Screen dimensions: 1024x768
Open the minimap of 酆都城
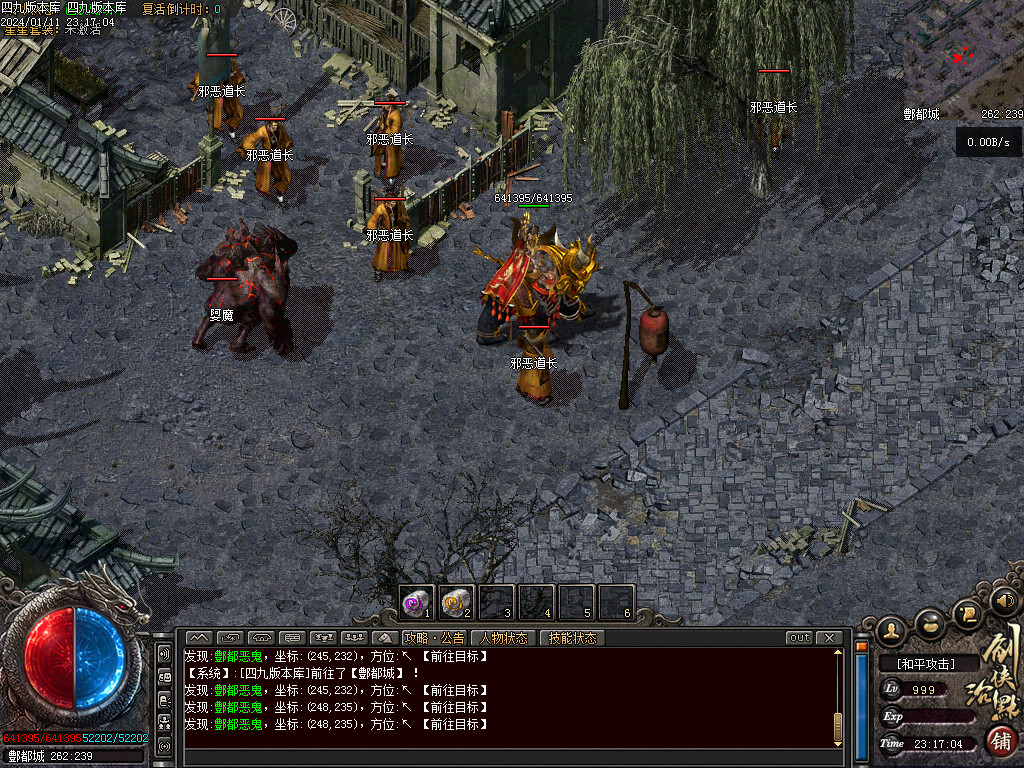coord(962,58)
